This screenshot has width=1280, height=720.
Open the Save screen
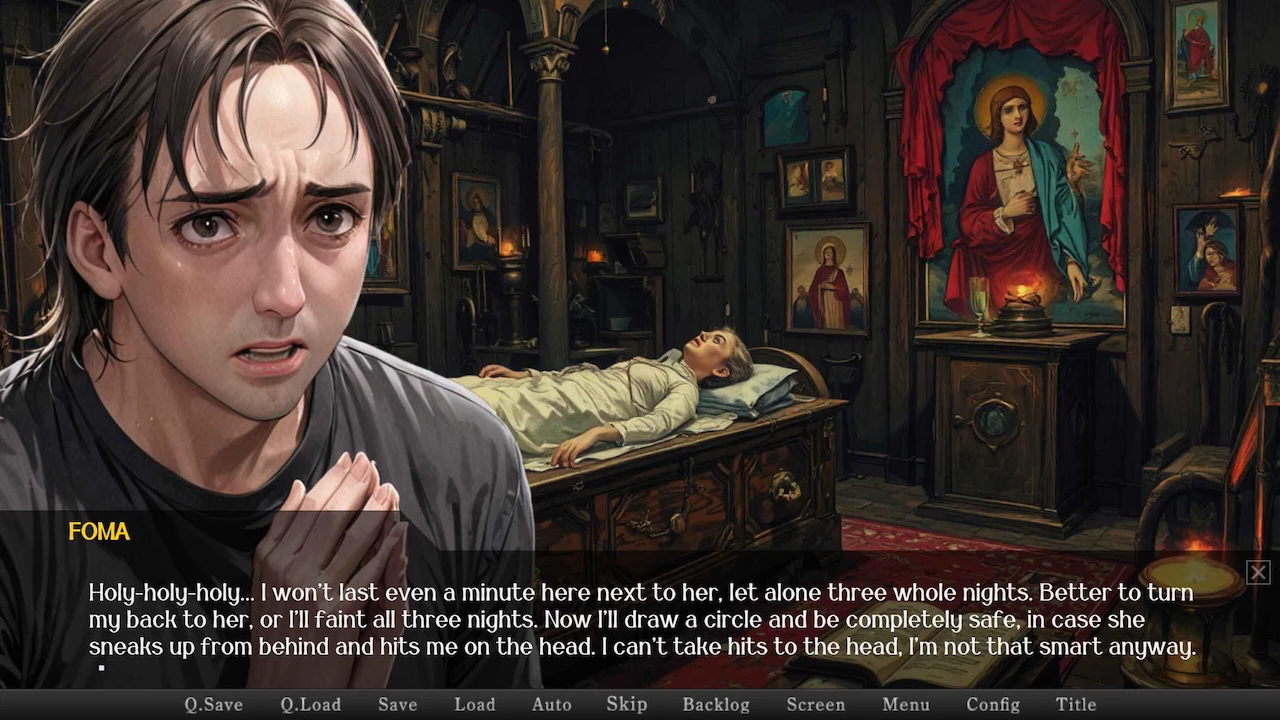[397, 704]
